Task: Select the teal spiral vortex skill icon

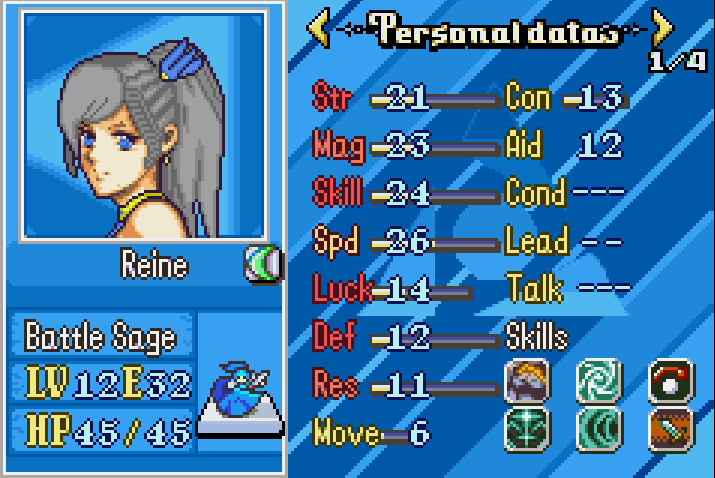Action: point(598,381)
